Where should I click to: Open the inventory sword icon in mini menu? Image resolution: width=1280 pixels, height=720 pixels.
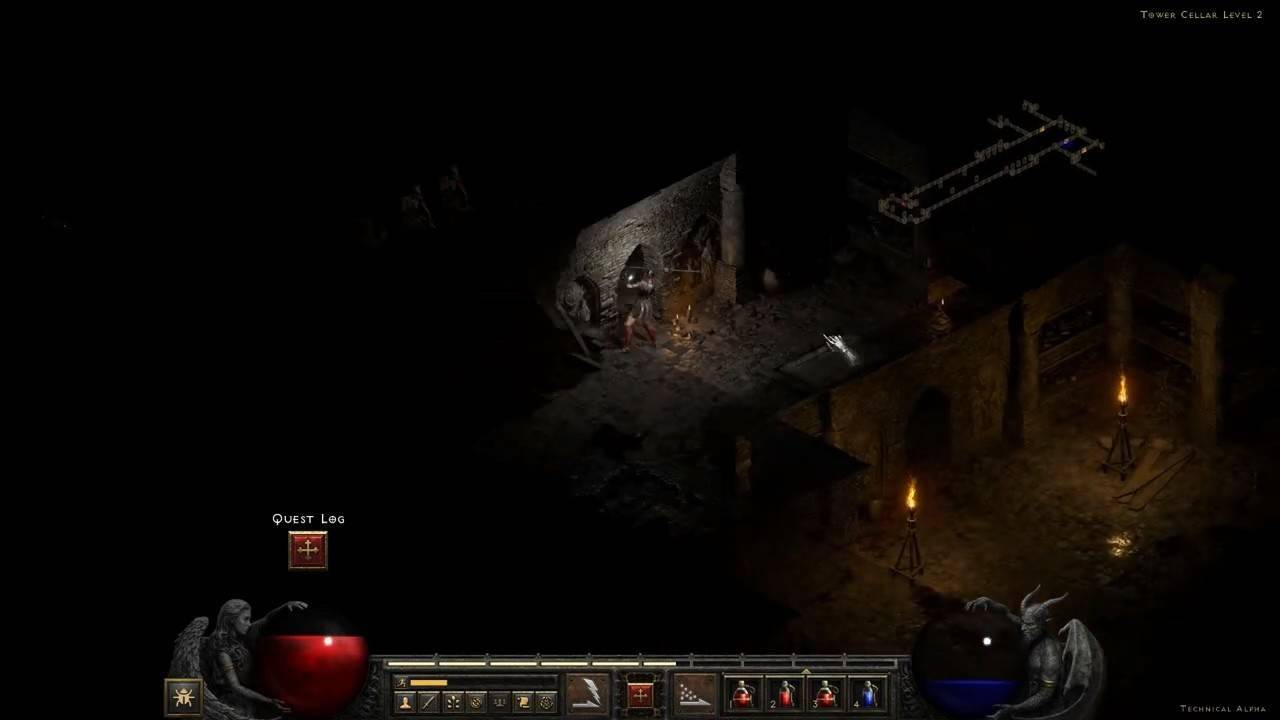pyautogui.click(x=429, y=702)
